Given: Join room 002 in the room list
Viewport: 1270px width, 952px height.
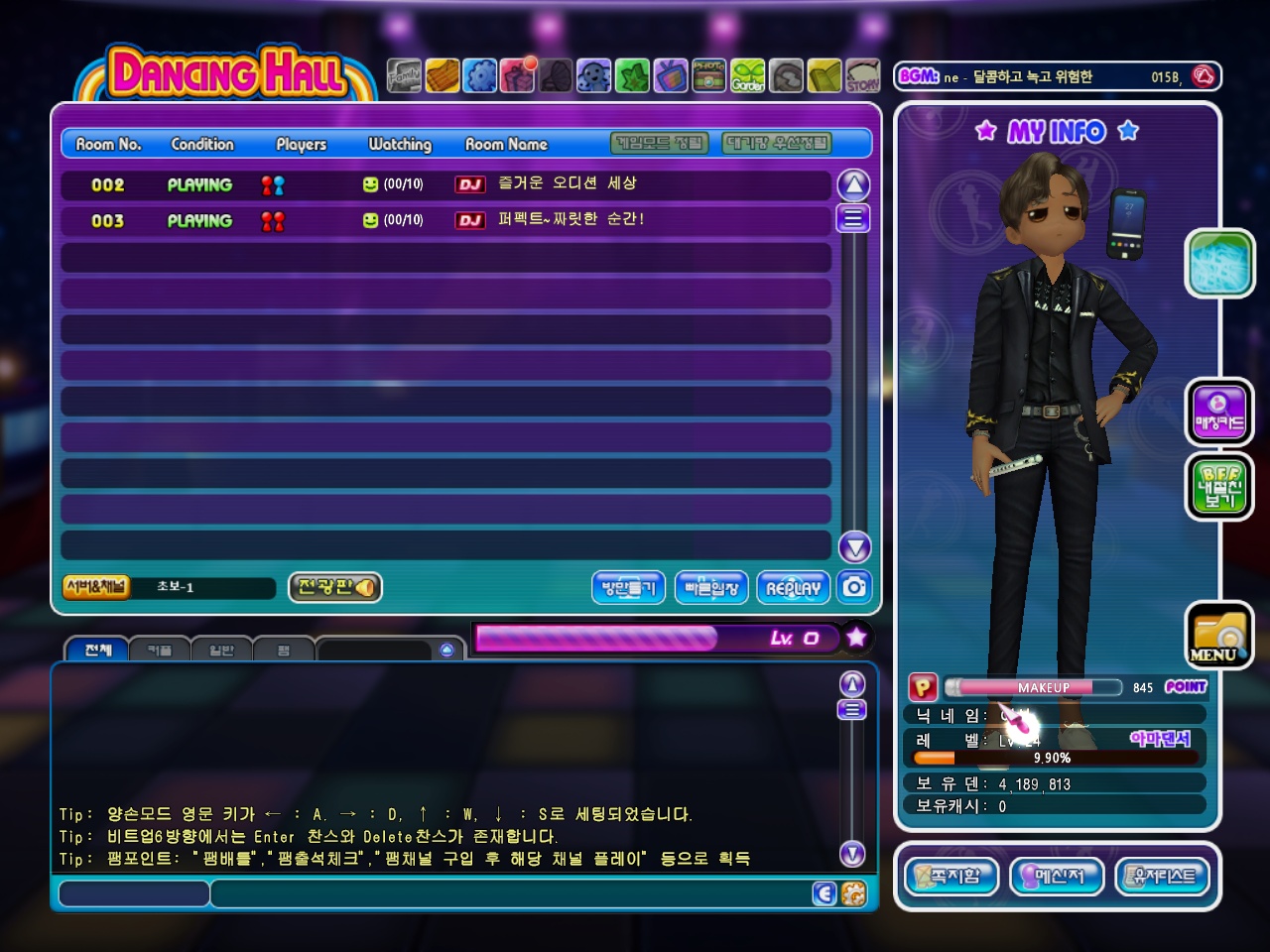Looking at the screenshot, I should pyautogui.click(x=445, y=184).
